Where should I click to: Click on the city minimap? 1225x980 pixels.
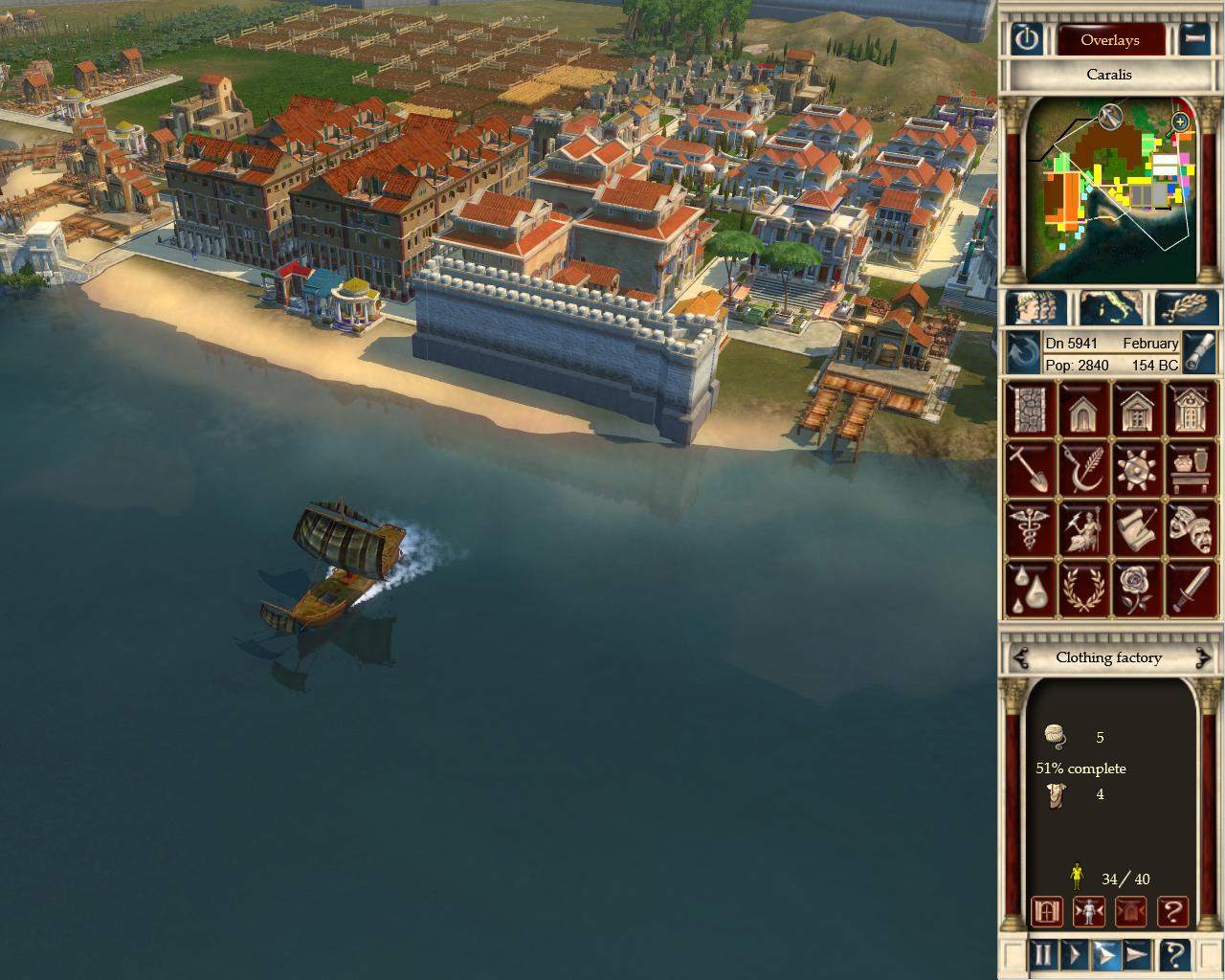click(x=1110, y=191)
